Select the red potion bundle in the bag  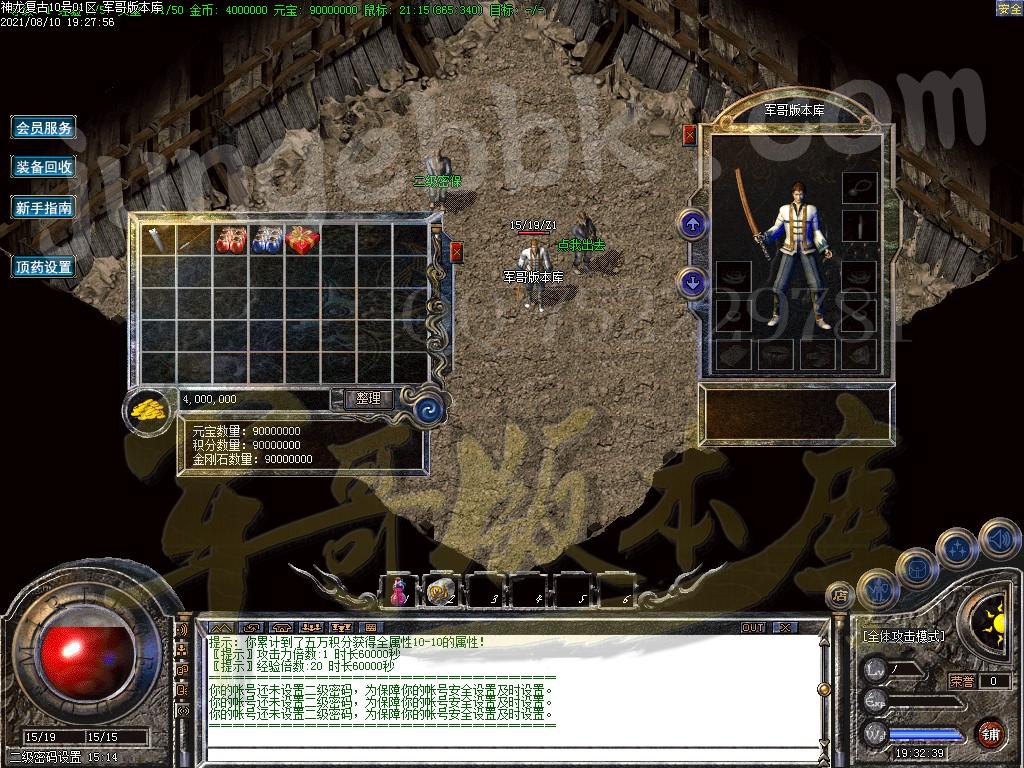tap(231, 239)
